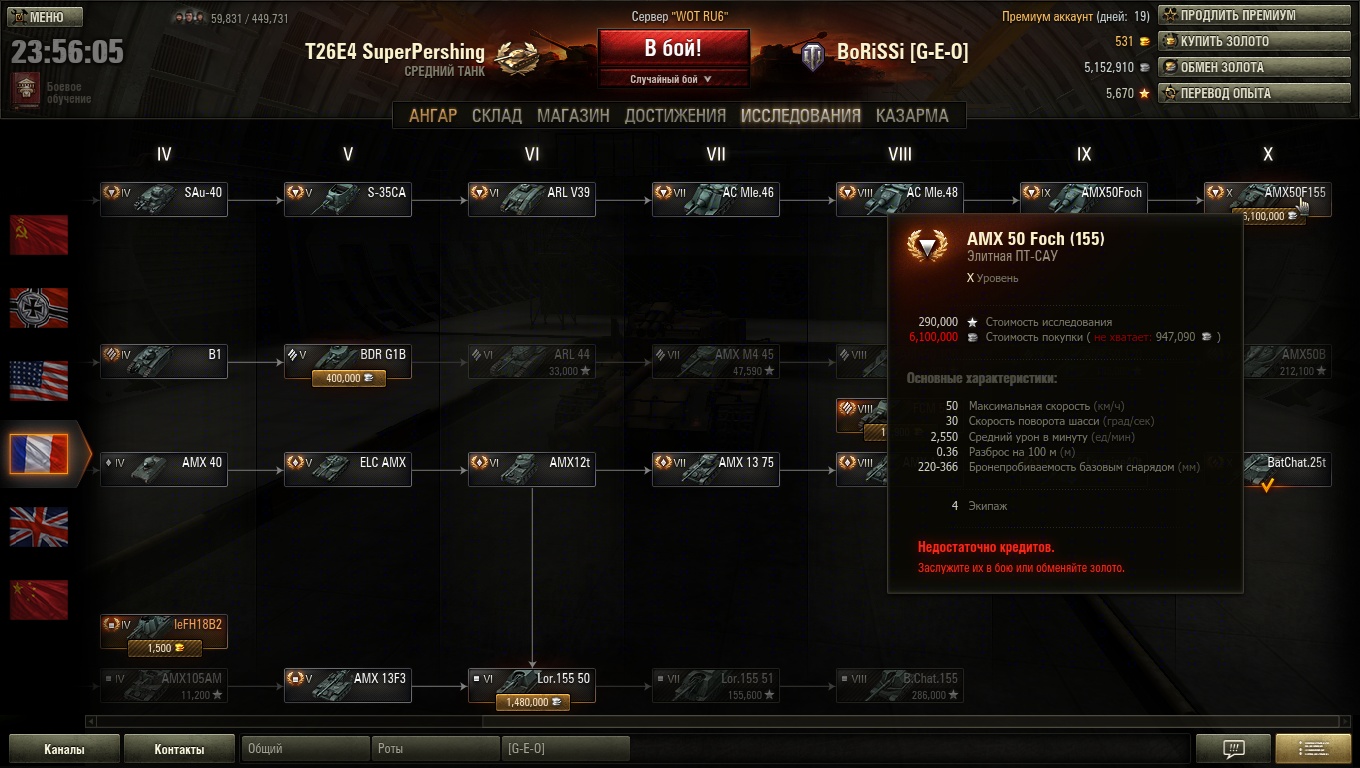1360x768 pixels.
Task: Choose the German flag nation
Action: [x=39, y=308]
